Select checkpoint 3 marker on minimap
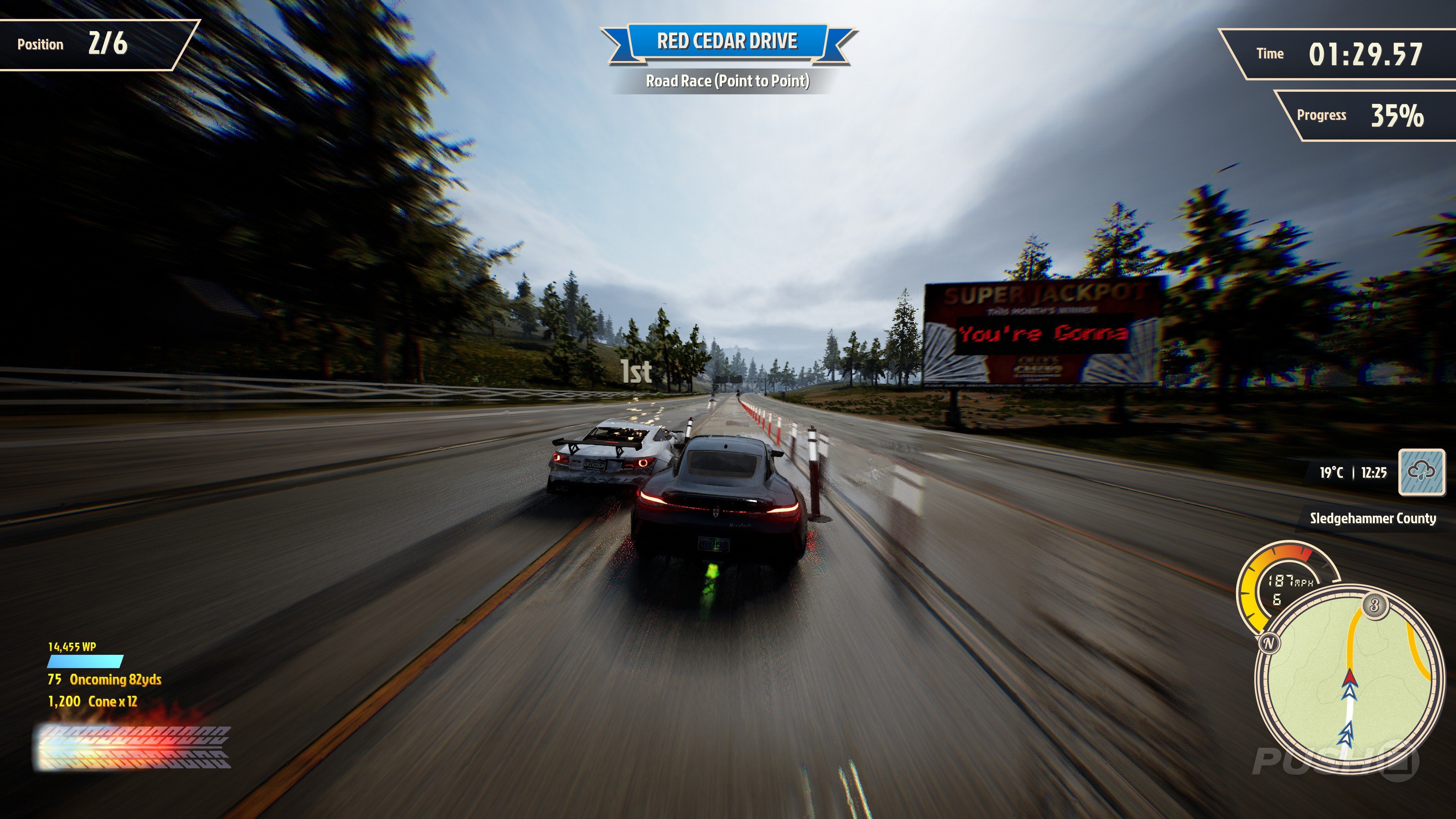This screenshot has height=819, width=1456. [1374, 606]
